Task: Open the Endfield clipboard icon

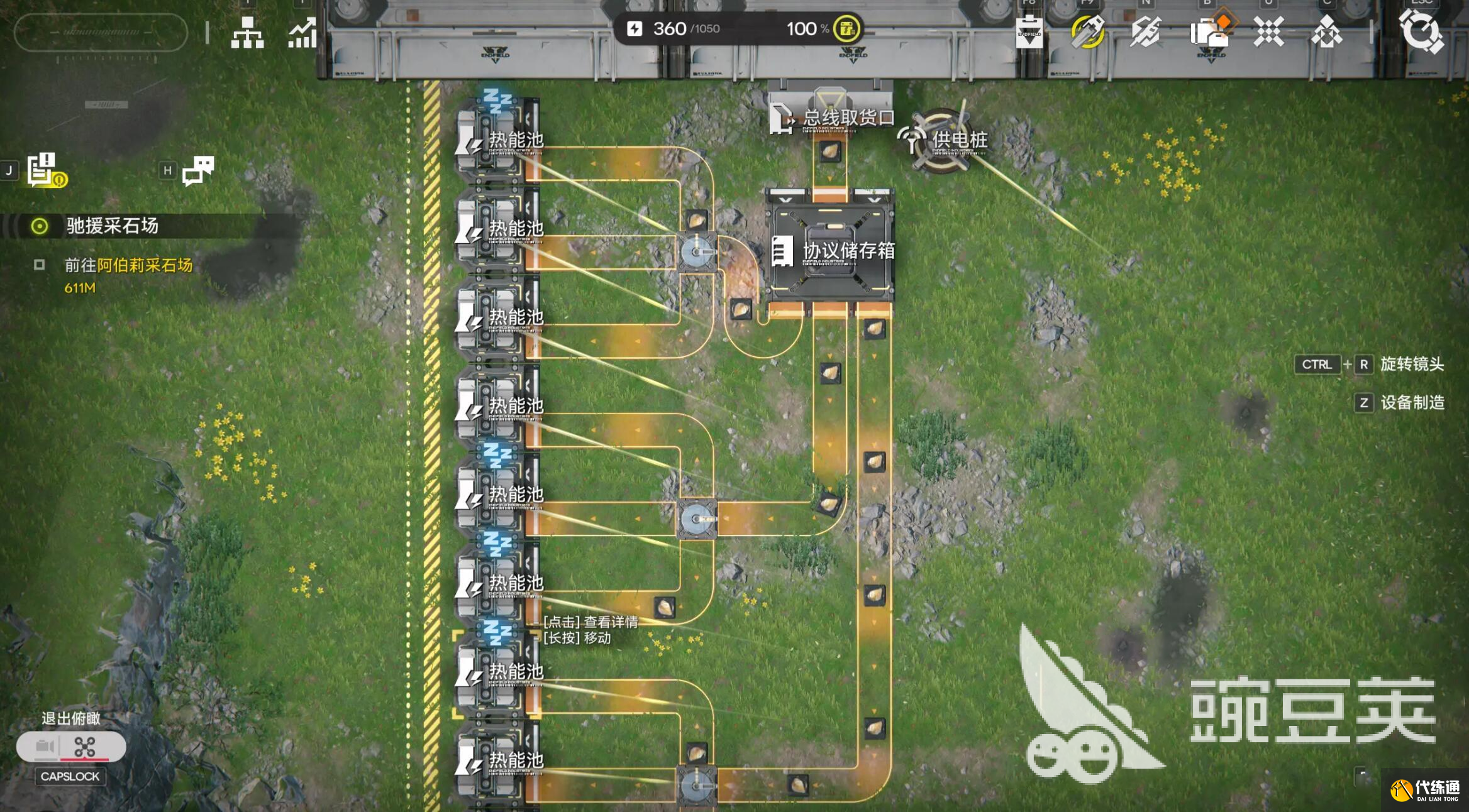Action: click(x=1029, y=33)
